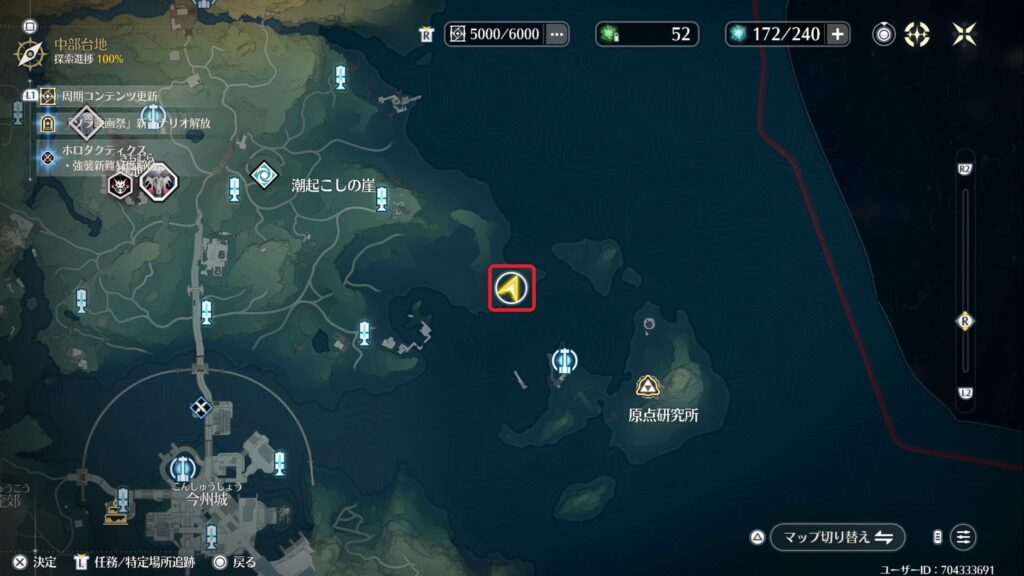Screen dimensions: 1024x576
Task: Click the concentric-ring icon beside the crosshair
Action: click(x=884, y=34)
